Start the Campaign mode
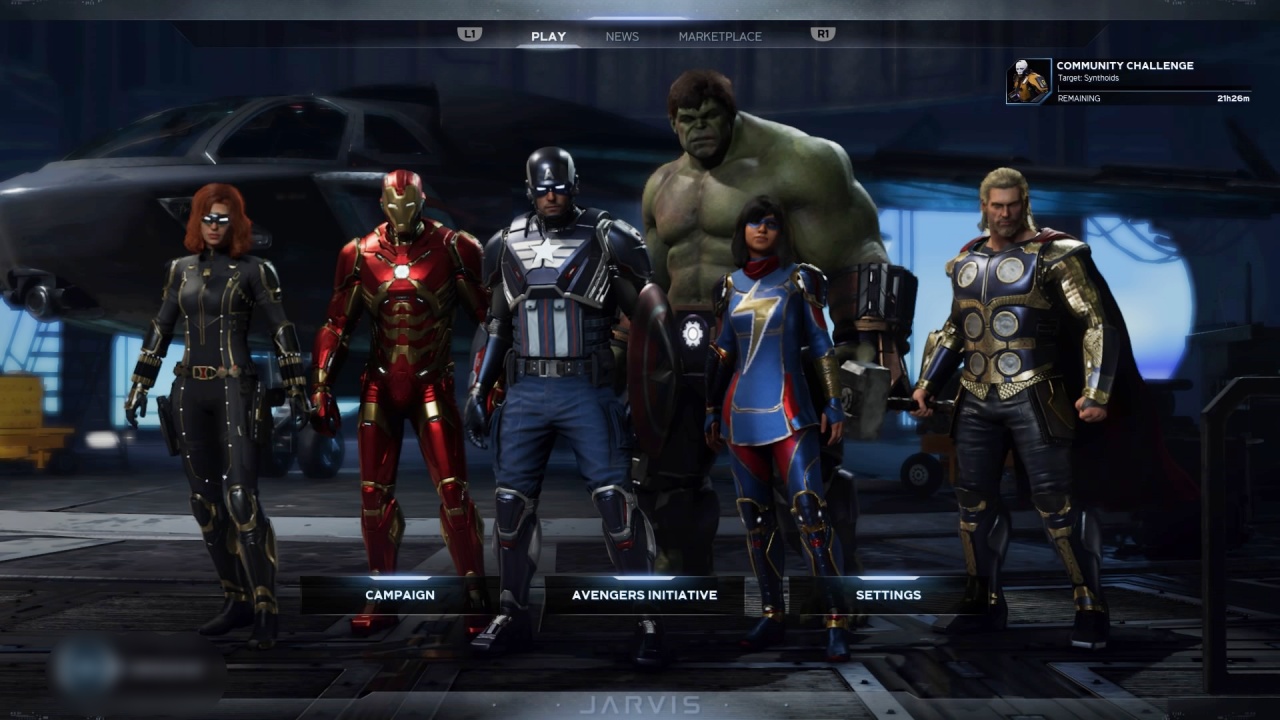The height and width of the screenshot is (720, 1280). tap(400, 595)
